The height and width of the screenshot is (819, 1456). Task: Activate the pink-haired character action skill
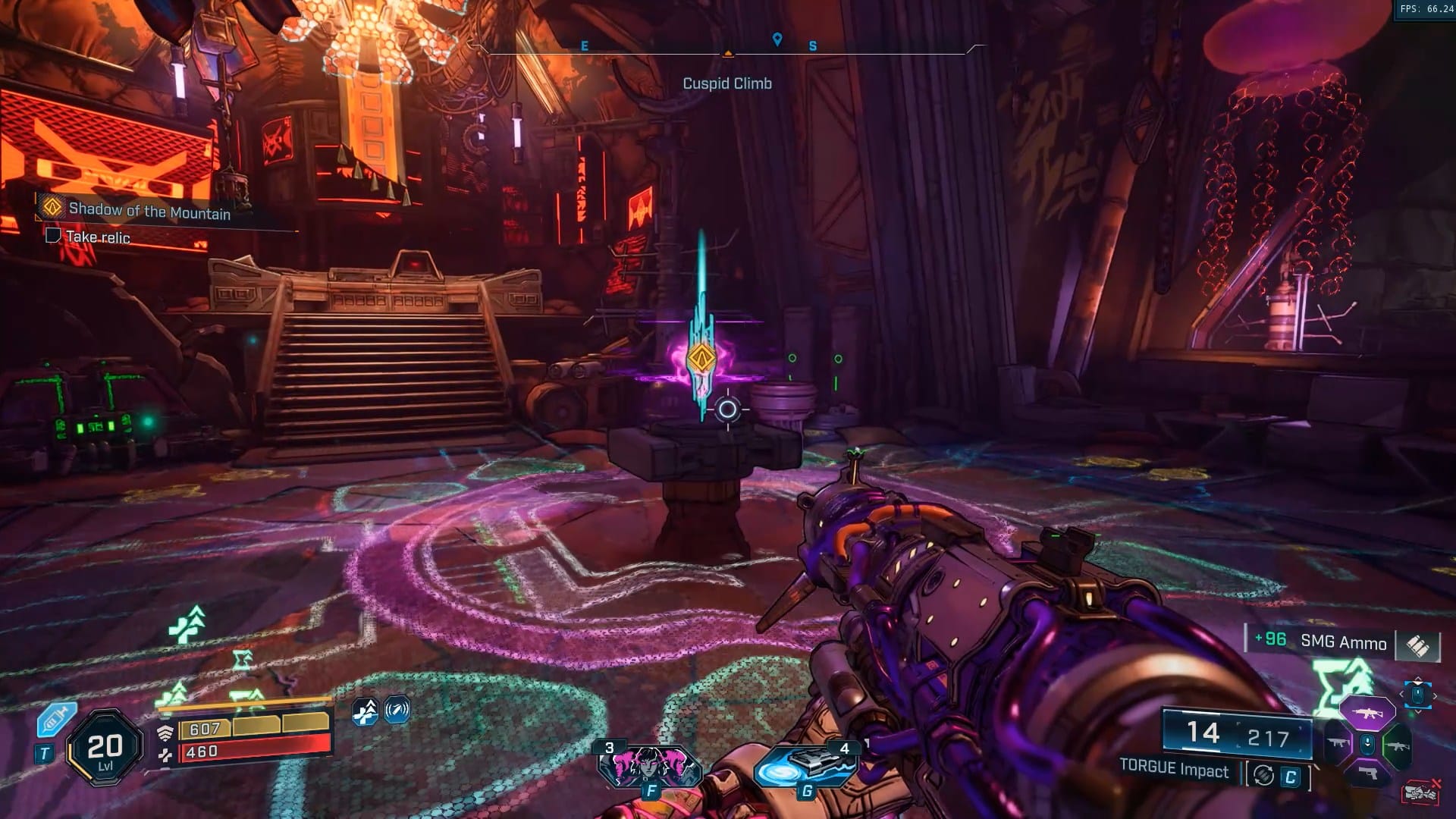pyautogui.click(x=649, y=766)
